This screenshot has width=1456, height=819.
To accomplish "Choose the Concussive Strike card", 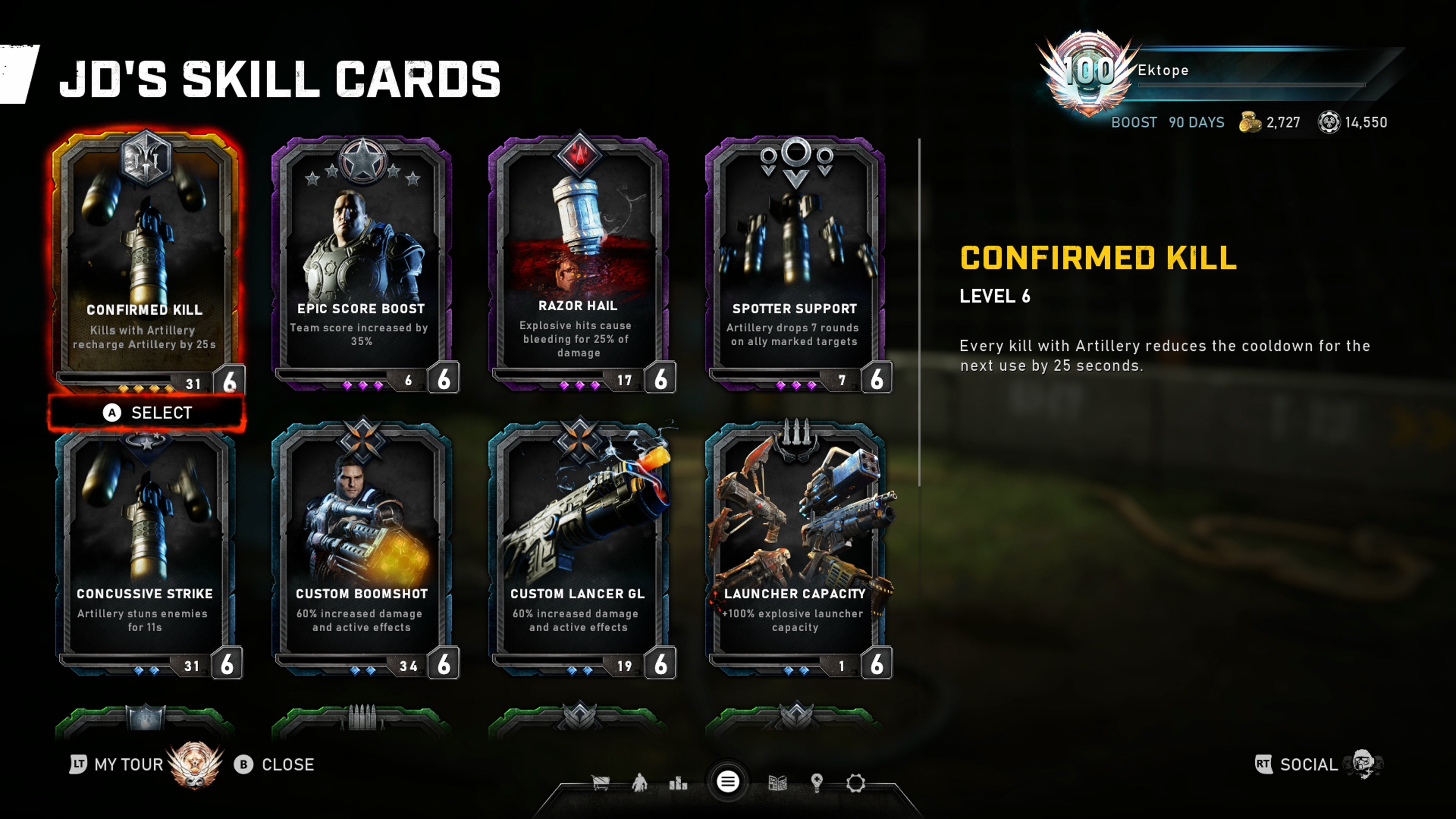I will [145, 548].
